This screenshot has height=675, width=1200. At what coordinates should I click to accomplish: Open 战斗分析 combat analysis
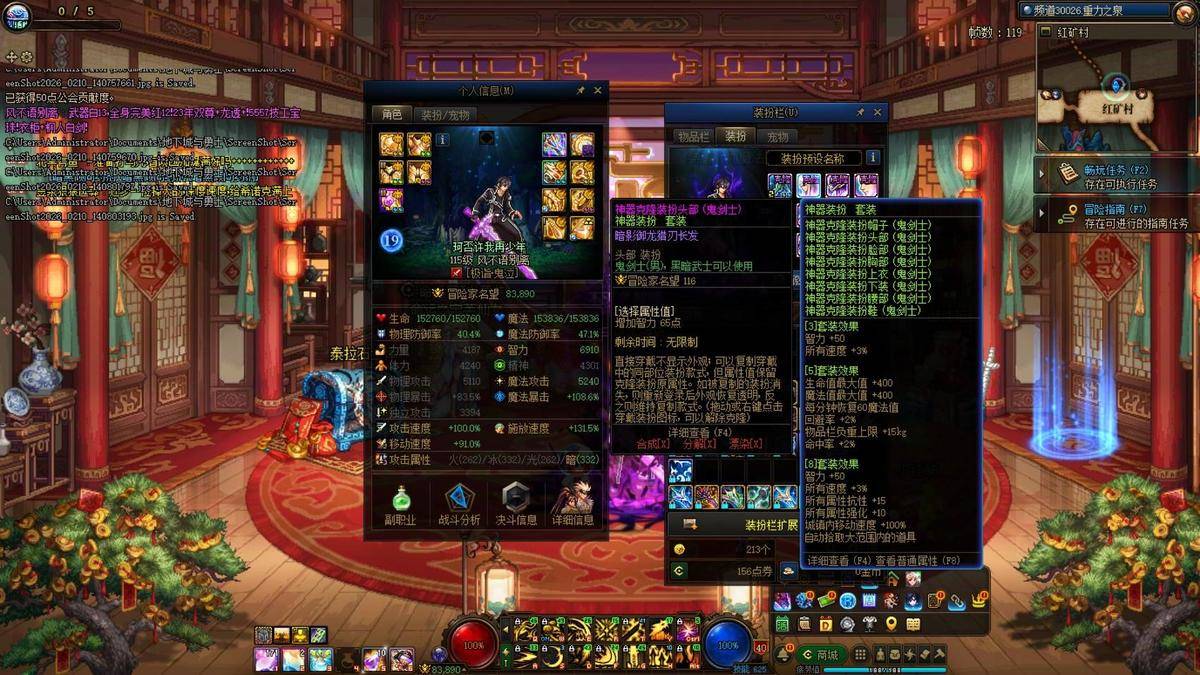(x=459, y=504)
